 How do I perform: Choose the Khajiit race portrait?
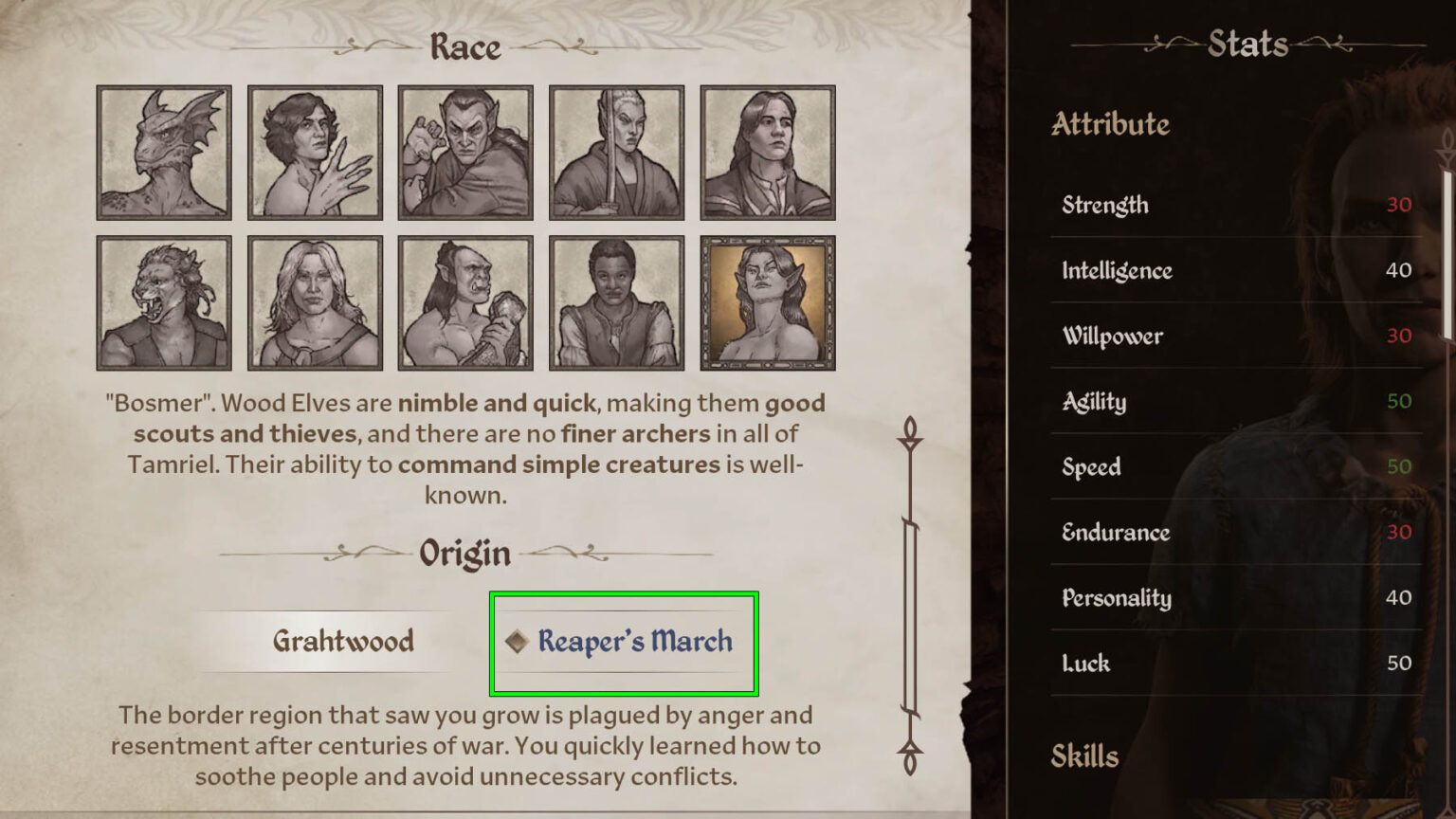163,301
